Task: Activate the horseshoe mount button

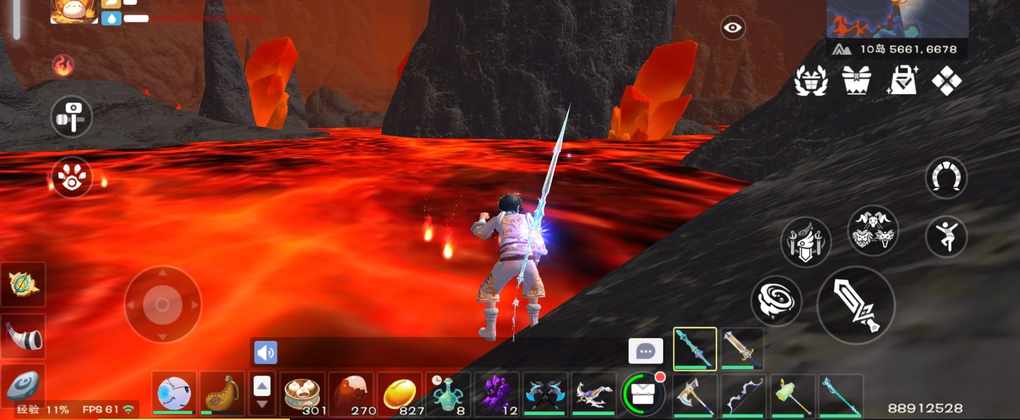Action: click(x=945, y=178)
